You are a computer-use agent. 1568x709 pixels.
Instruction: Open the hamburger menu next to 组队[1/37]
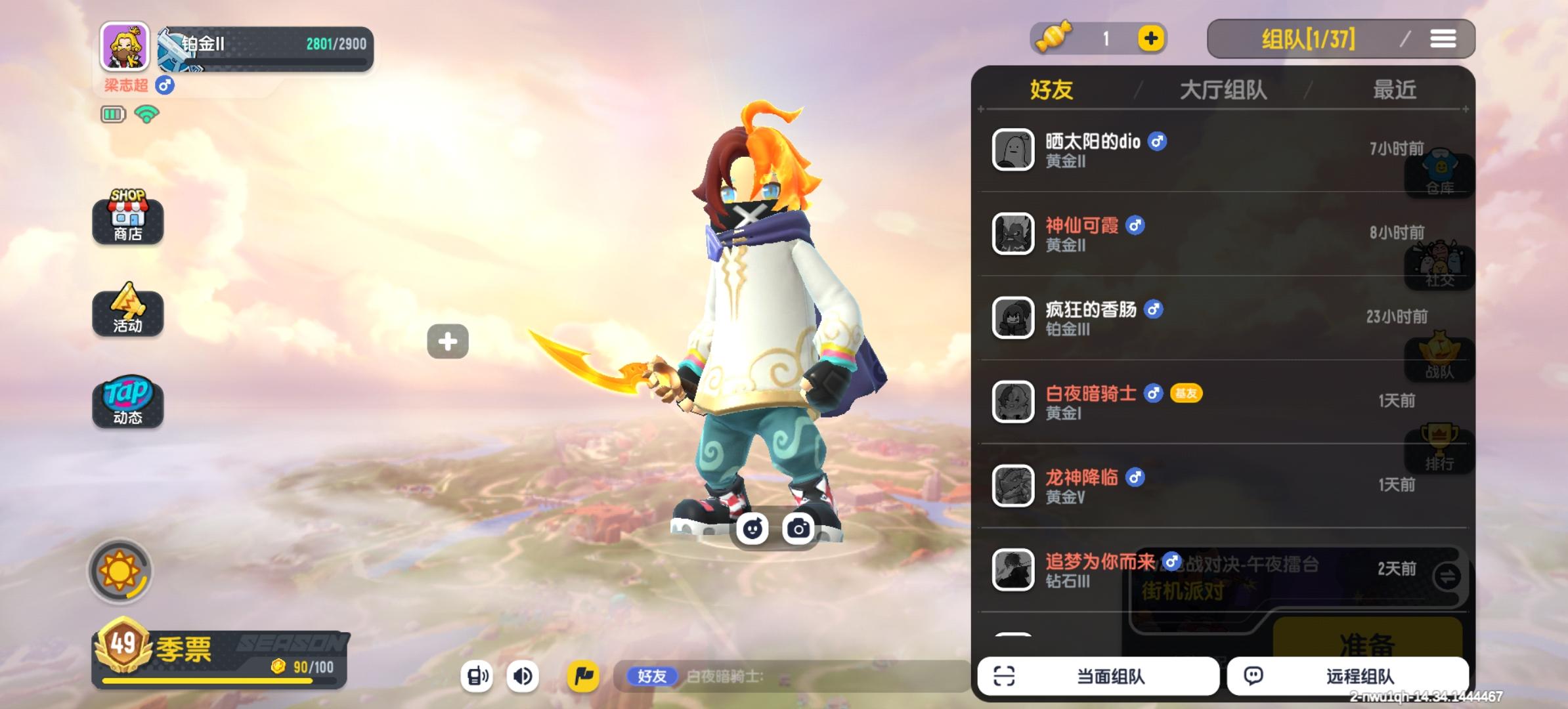coord(1444,39)
